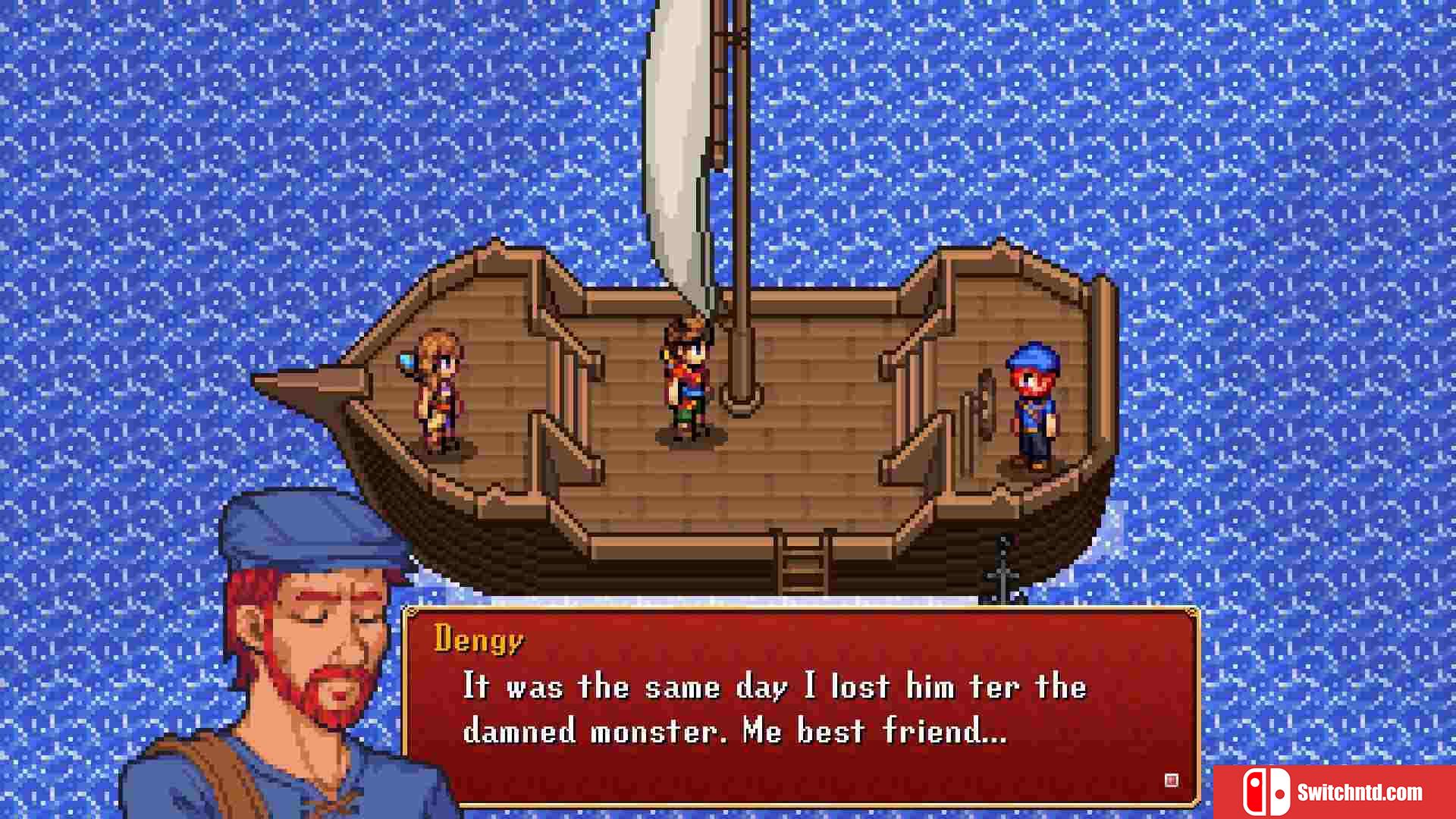Advance dialogue using the small square indicator
1456x819 pixels.
pyautogui.click(x=1171, y=780)
